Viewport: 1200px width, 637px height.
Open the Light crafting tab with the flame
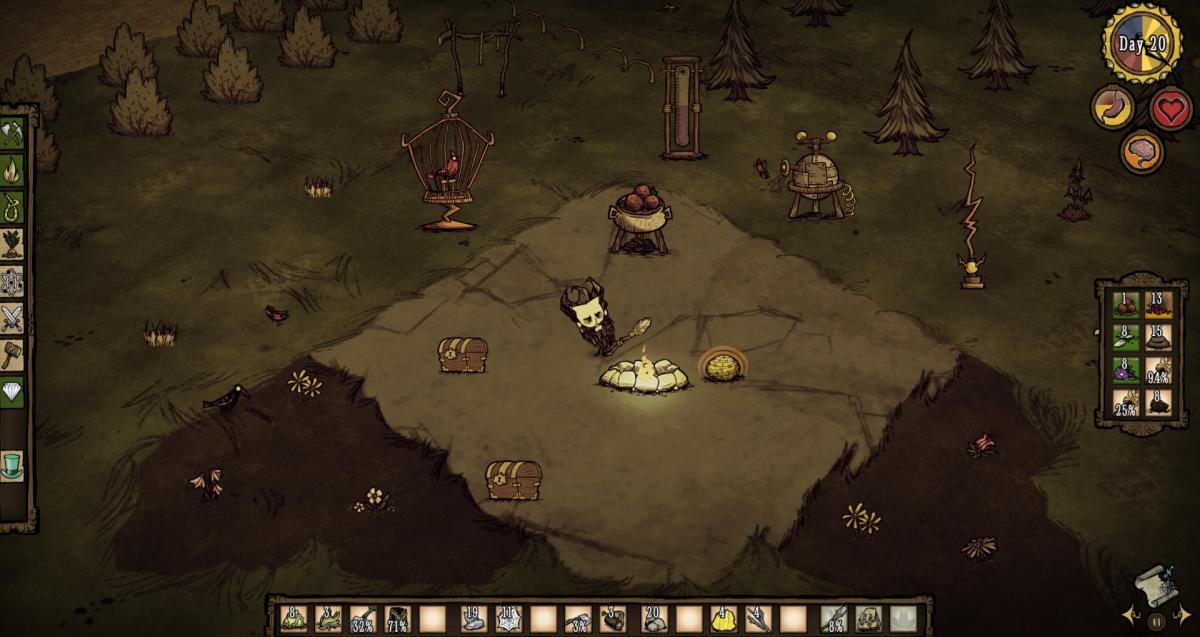coord(12,171)
